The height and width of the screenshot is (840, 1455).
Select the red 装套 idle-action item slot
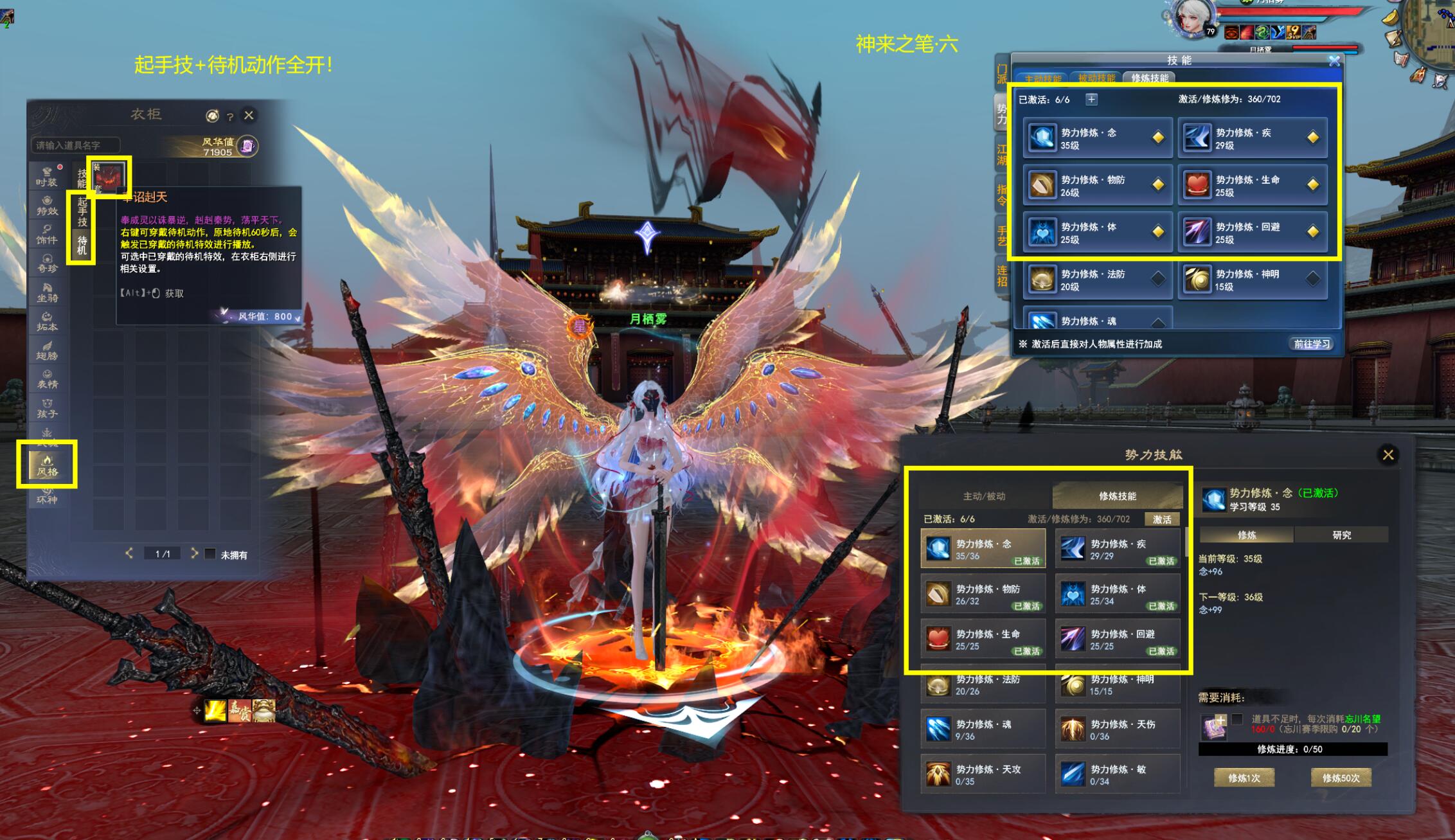[109, 177]
